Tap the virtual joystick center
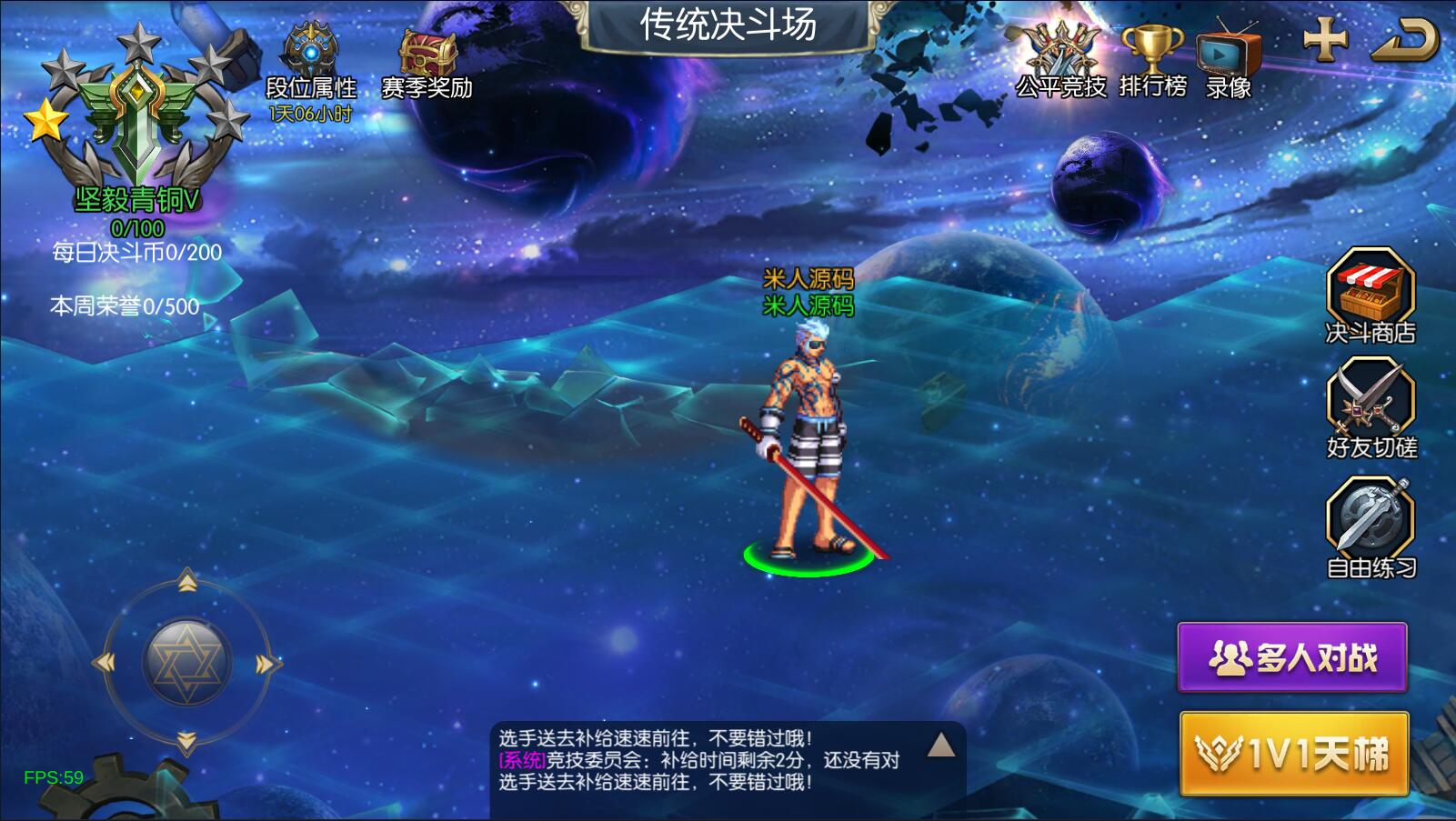The height and width of the screenshot is (821, 1456). [x=186, y=663]
